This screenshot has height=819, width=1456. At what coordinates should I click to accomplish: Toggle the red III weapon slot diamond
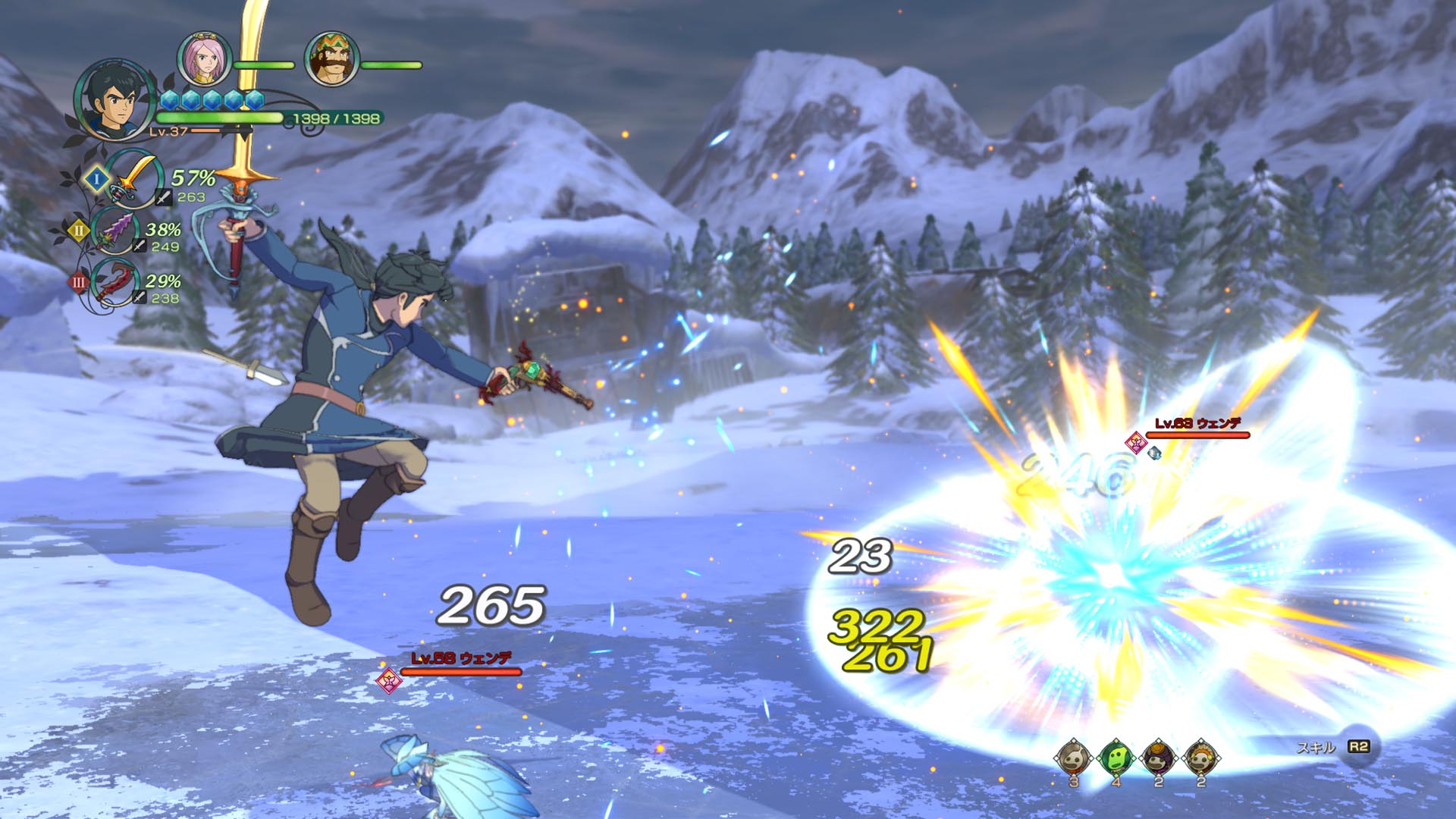point(79,281)
